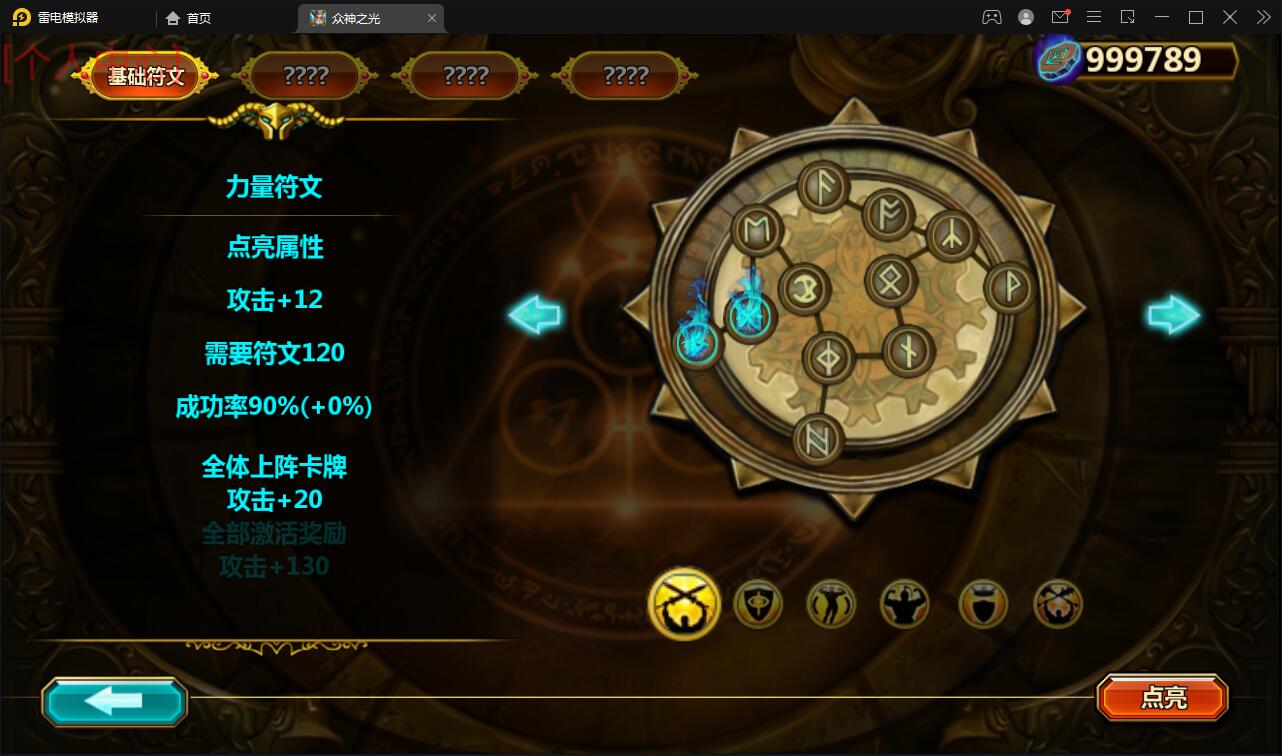Select the last orange rune category icon
1282x756 pixels.
(1058, 604)
